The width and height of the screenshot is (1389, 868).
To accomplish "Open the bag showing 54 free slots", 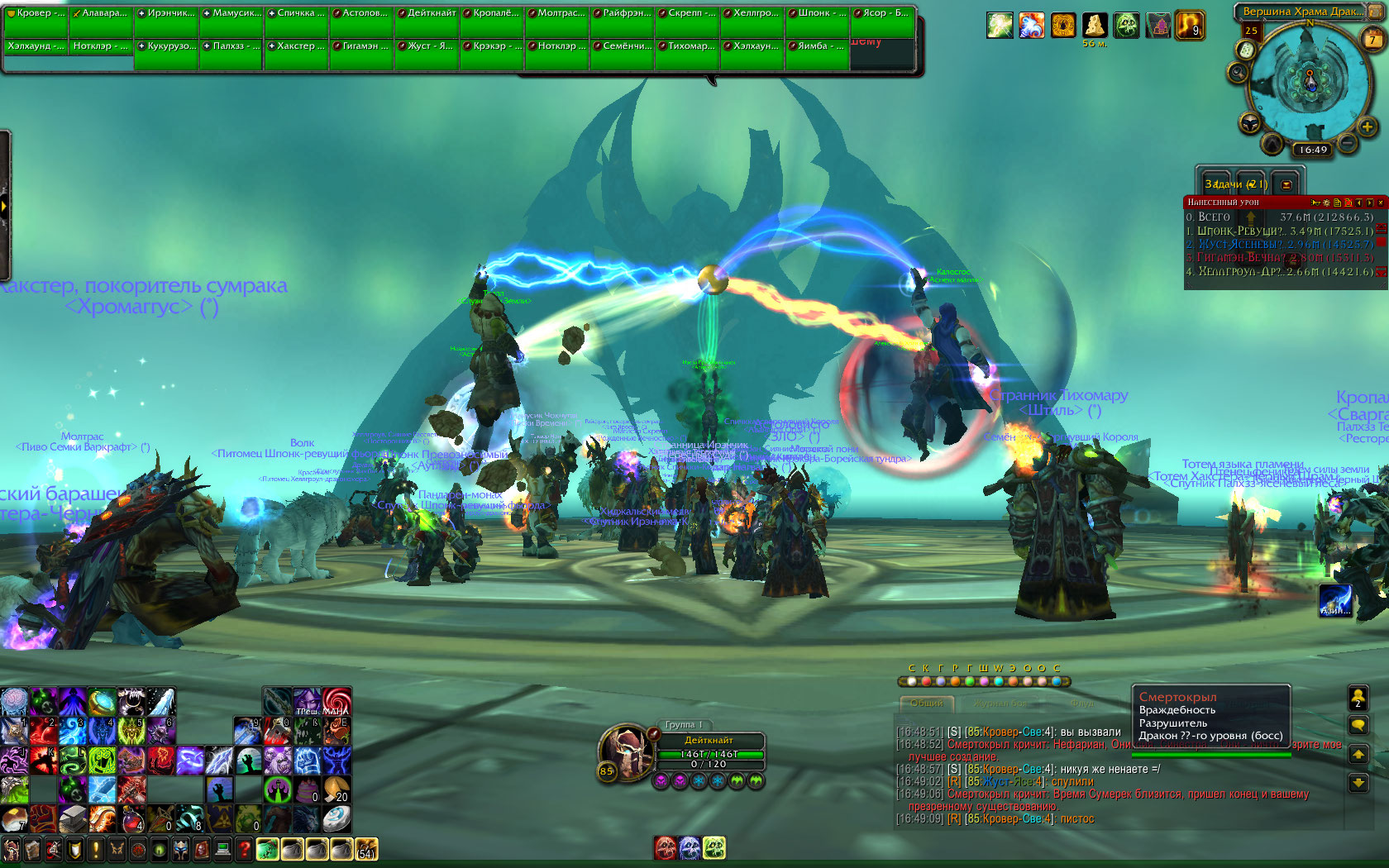I will tap(365, 849).
